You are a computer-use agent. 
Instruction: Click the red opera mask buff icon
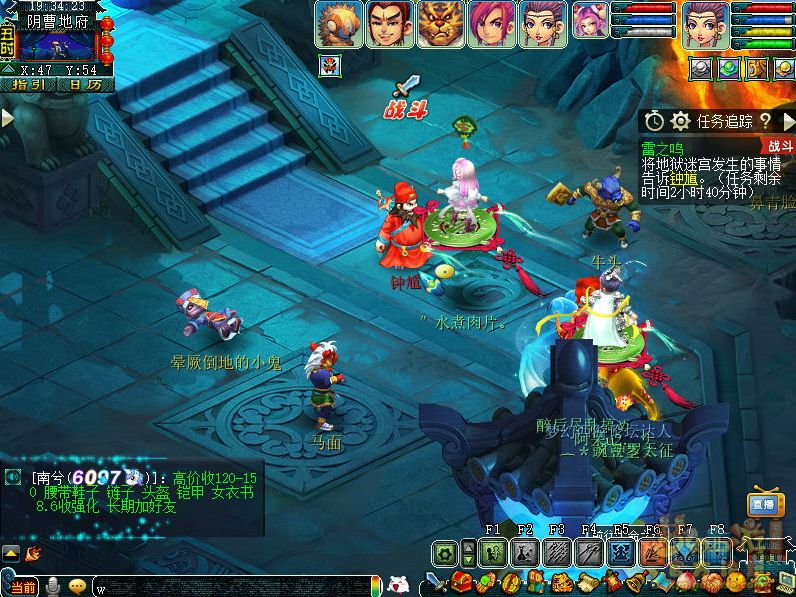point(328,67)
